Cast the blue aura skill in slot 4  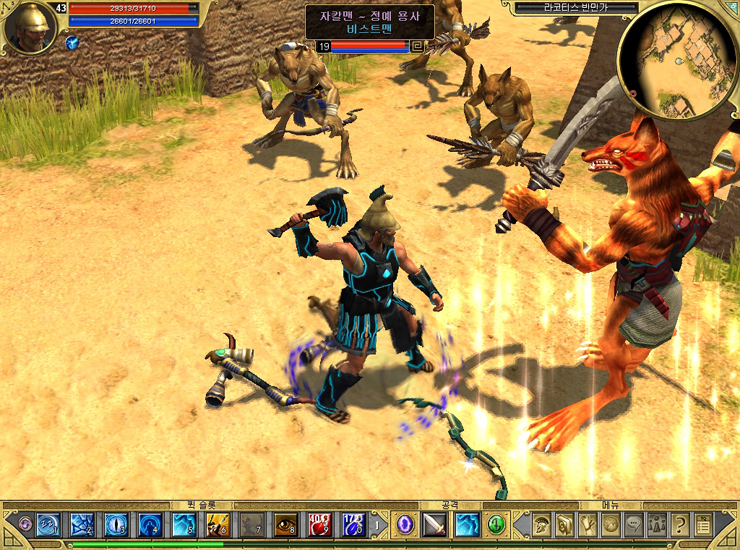(150, 524)
